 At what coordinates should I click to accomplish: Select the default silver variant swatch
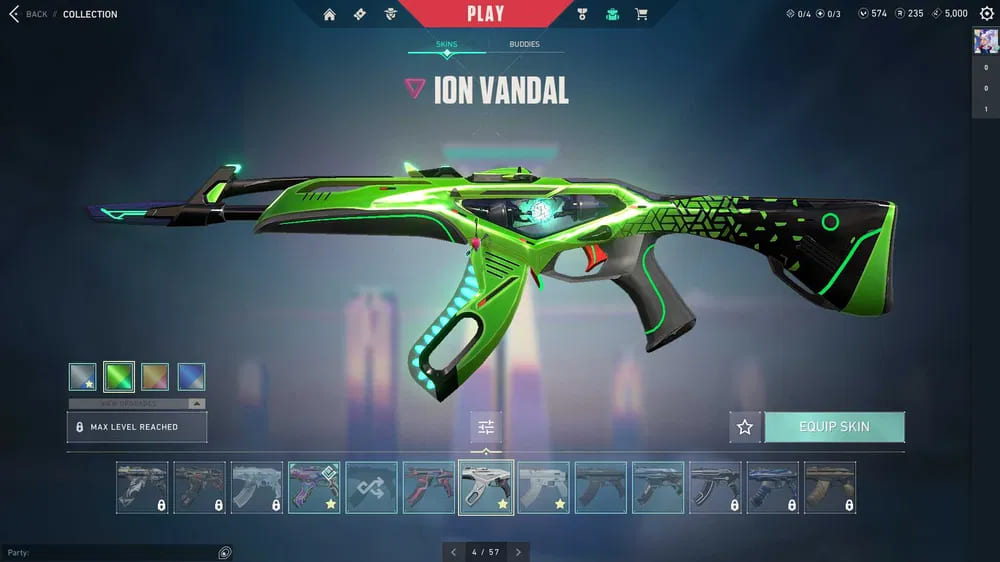(x=83, y=377)
